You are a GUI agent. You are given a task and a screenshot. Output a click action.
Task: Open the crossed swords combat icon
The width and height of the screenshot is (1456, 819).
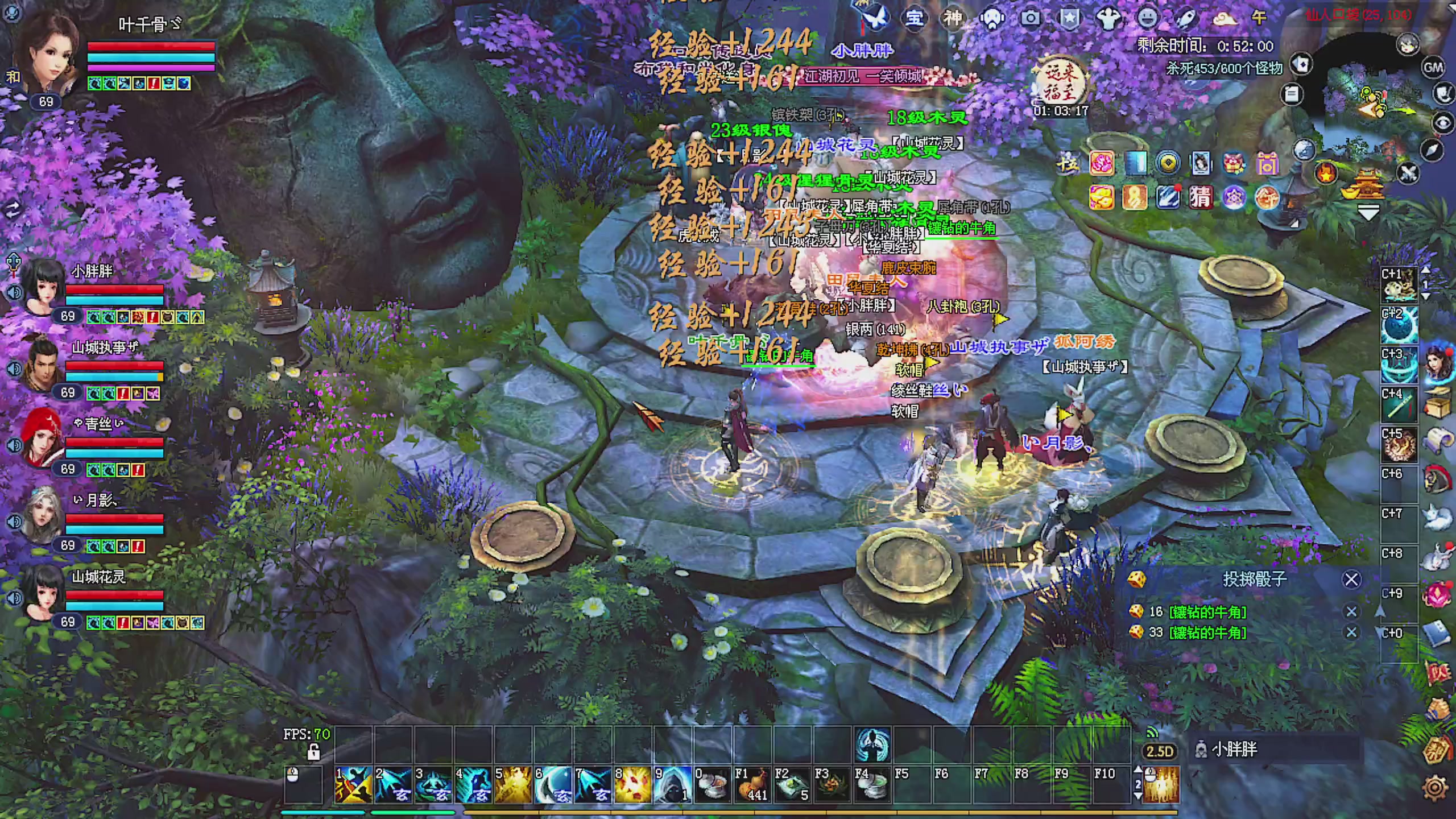pyautogui.click(x=1408, y=172)
